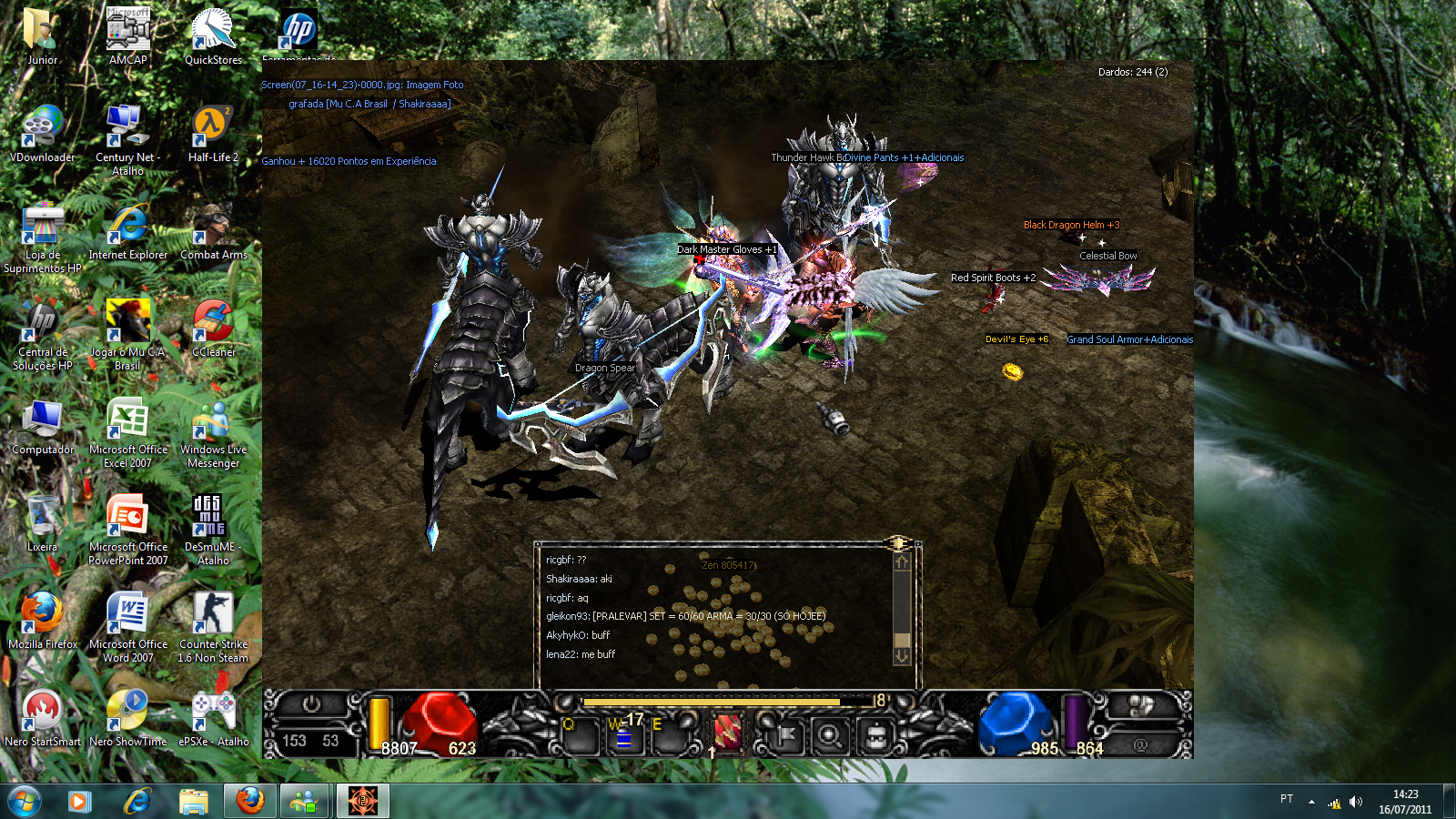Click the helmet icon button
1456x819 pixels.
pyautogui.click(x=875, y=735)
